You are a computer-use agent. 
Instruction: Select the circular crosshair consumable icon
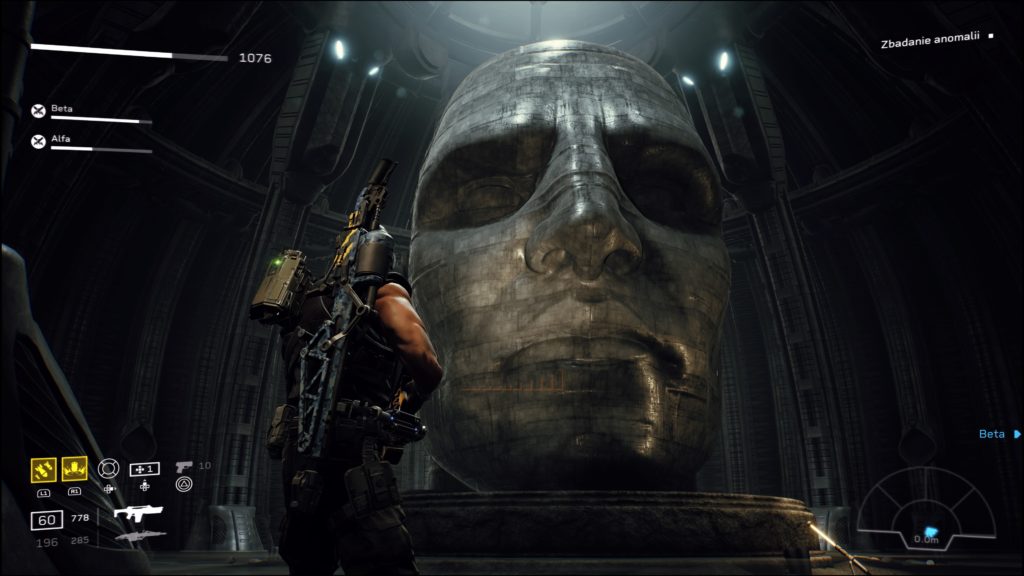tap(108, 467)
